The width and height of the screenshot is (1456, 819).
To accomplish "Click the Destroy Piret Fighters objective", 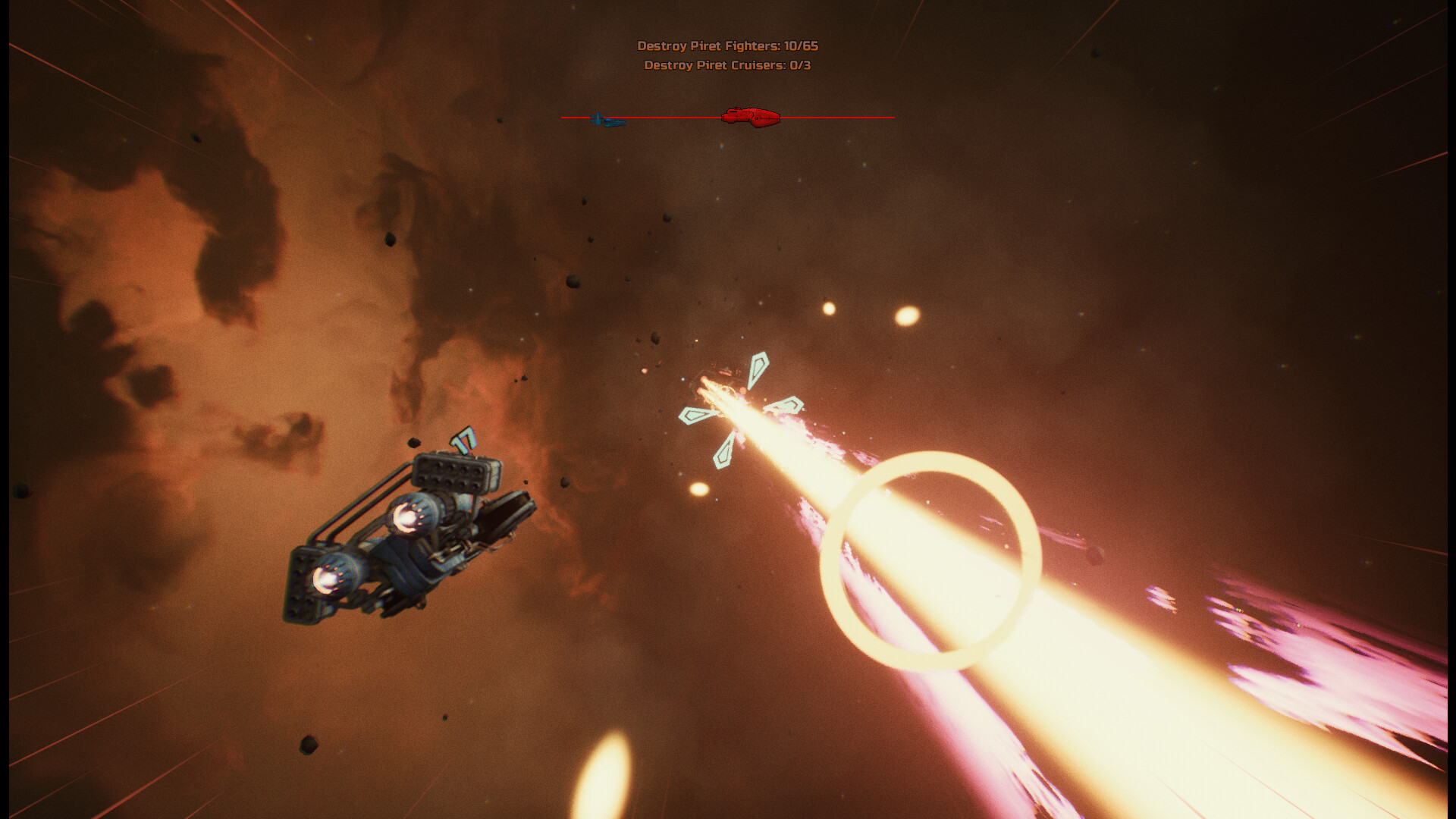I will coord(727,46).
